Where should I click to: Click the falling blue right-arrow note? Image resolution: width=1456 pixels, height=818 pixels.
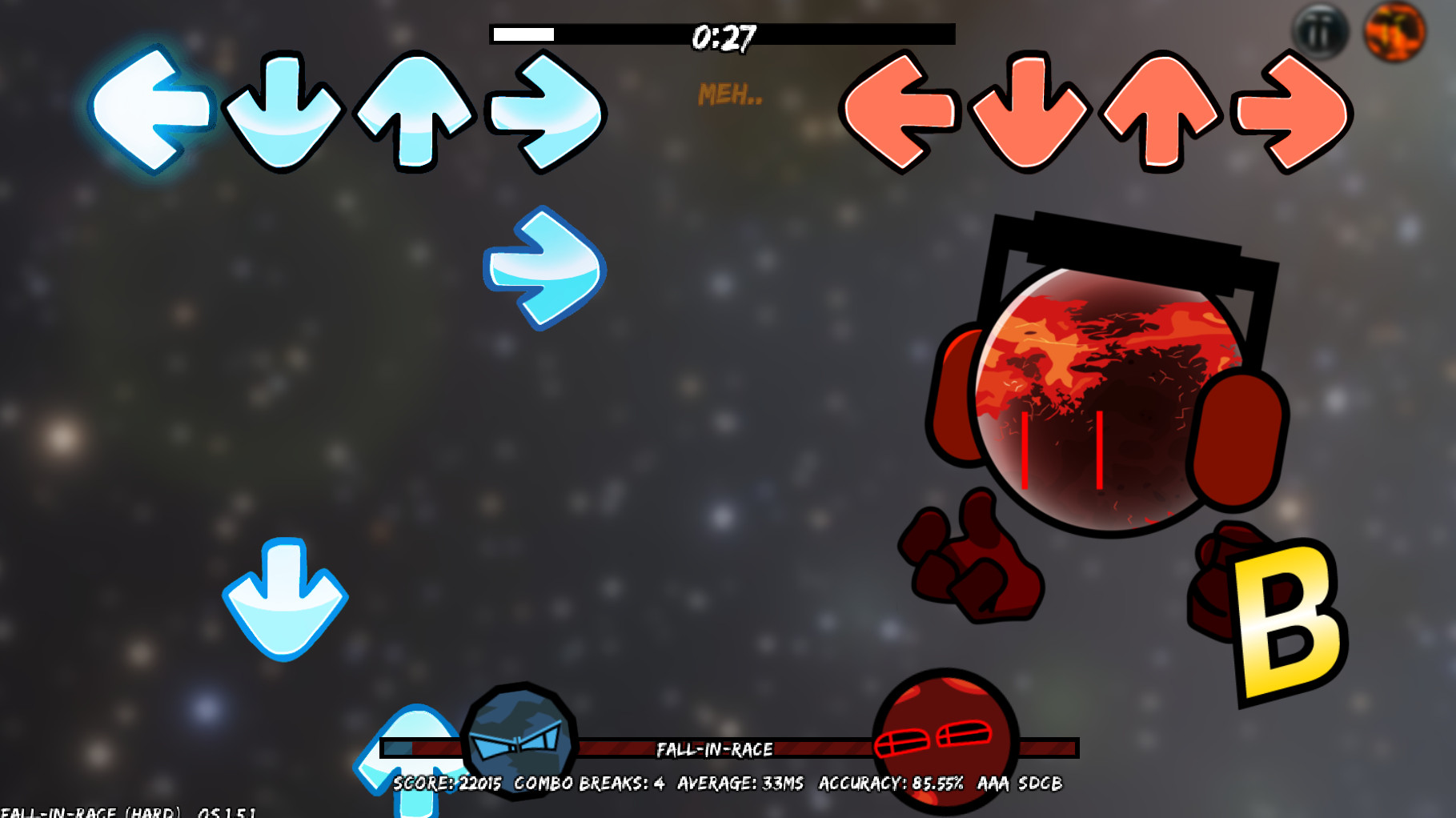[543, 268]
